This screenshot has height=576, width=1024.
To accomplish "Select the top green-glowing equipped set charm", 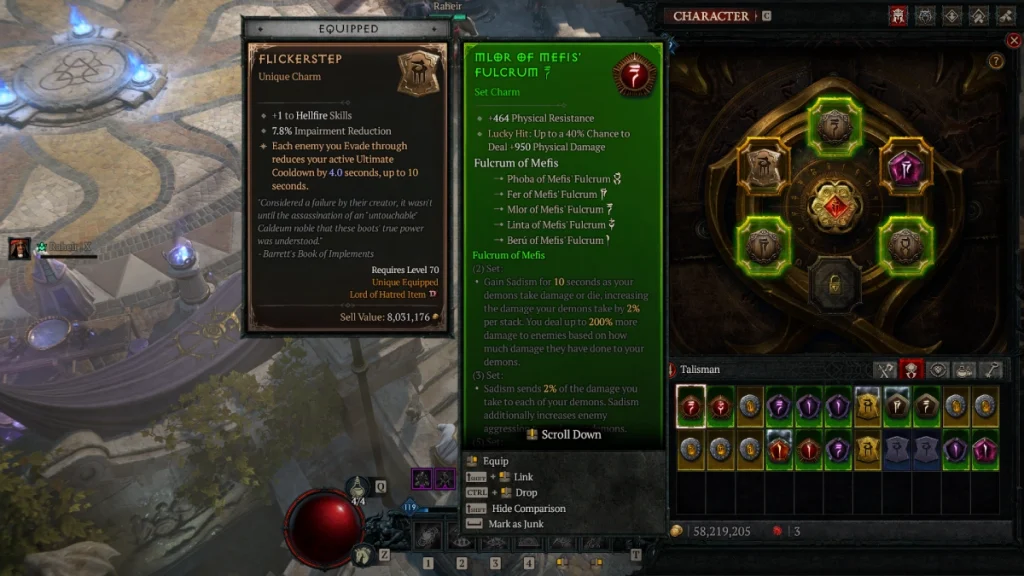I will coord(834,124).
